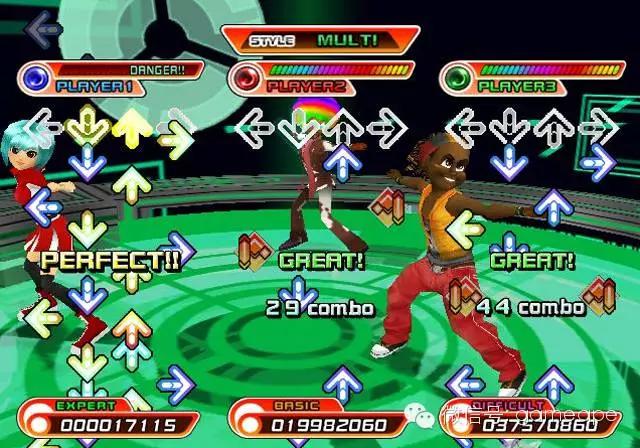Activate Player 3's right step-zone arrow
The image size is (640, 448).
599,128
